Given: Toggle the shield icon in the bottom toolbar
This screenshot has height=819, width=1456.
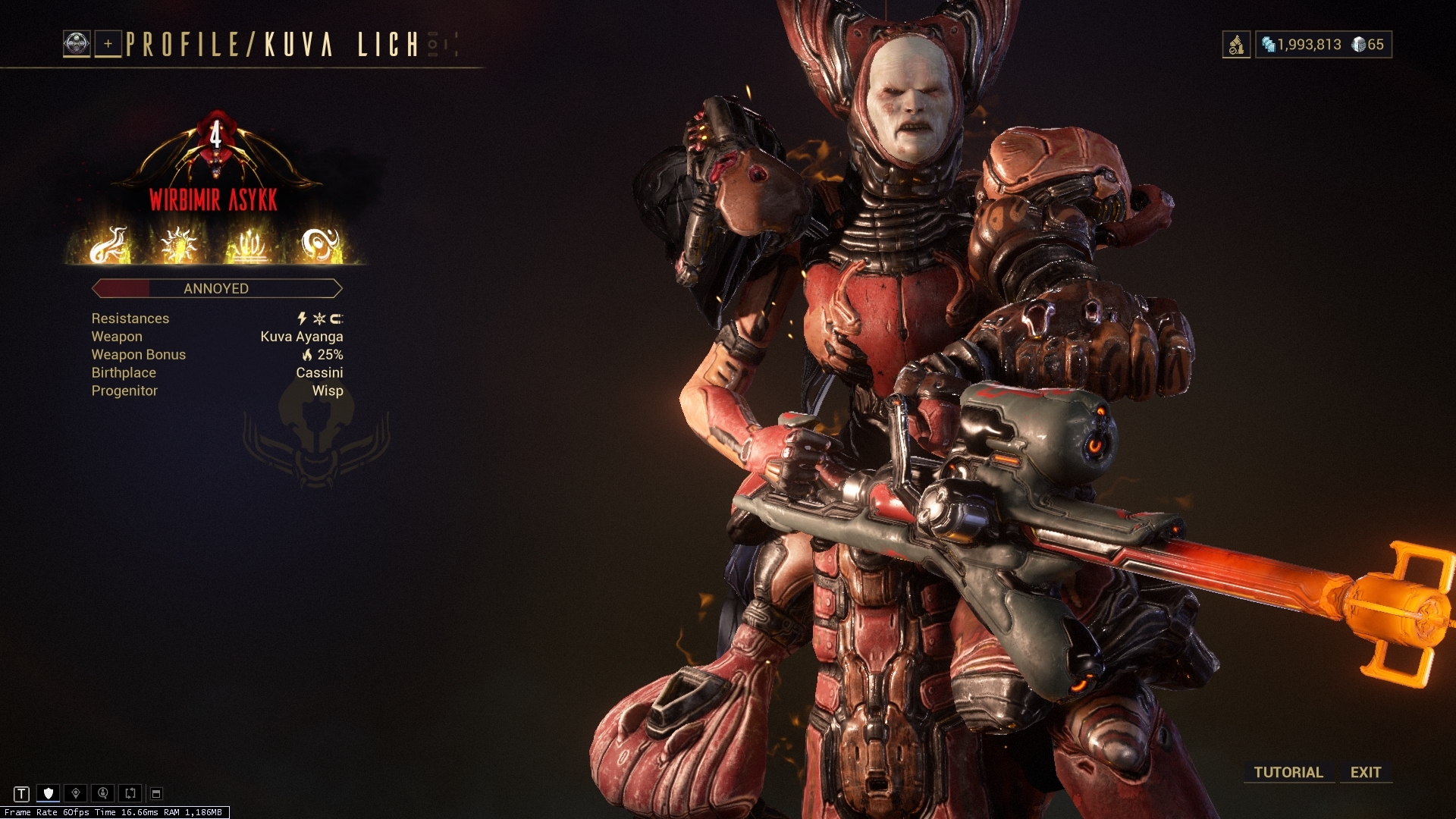Looking at the screenshot, I should click(48, 794).
